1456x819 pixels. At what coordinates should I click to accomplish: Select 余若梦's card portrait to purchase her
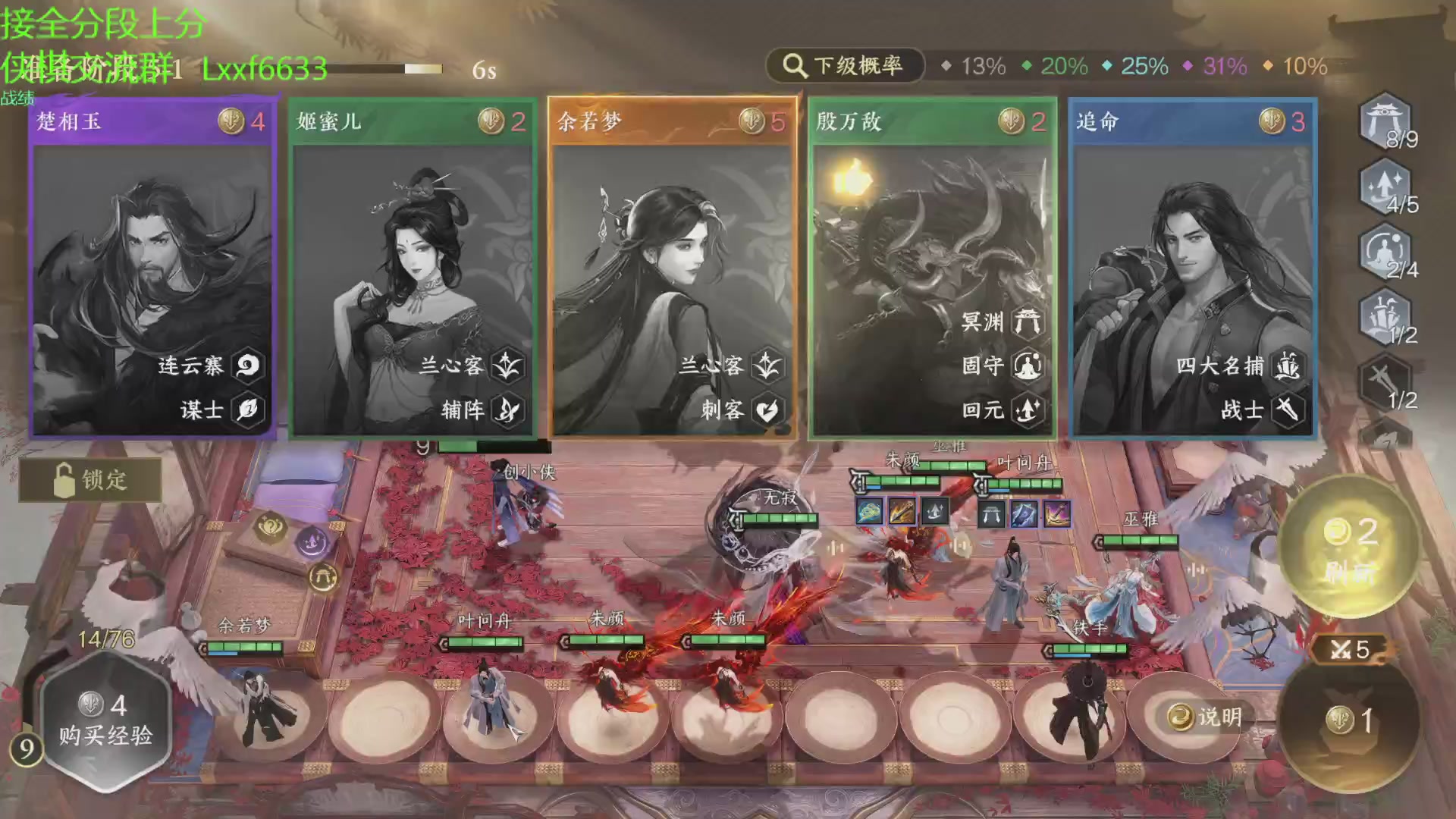[x=671, y=250]
